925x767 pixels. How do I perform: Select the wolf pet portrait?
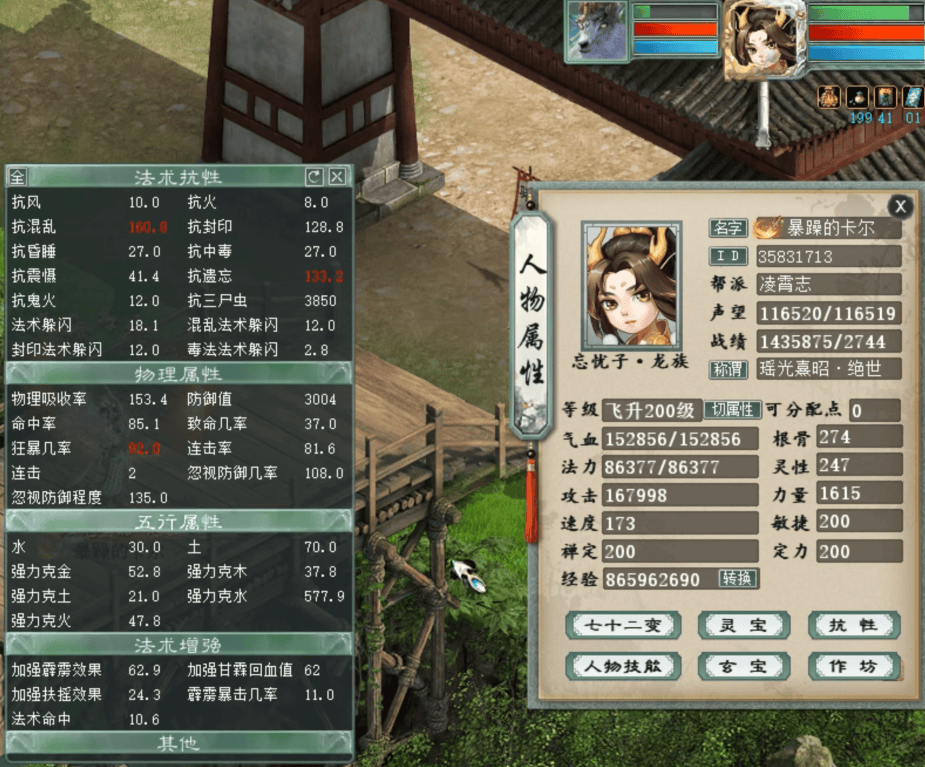click(x=596, y=31)
